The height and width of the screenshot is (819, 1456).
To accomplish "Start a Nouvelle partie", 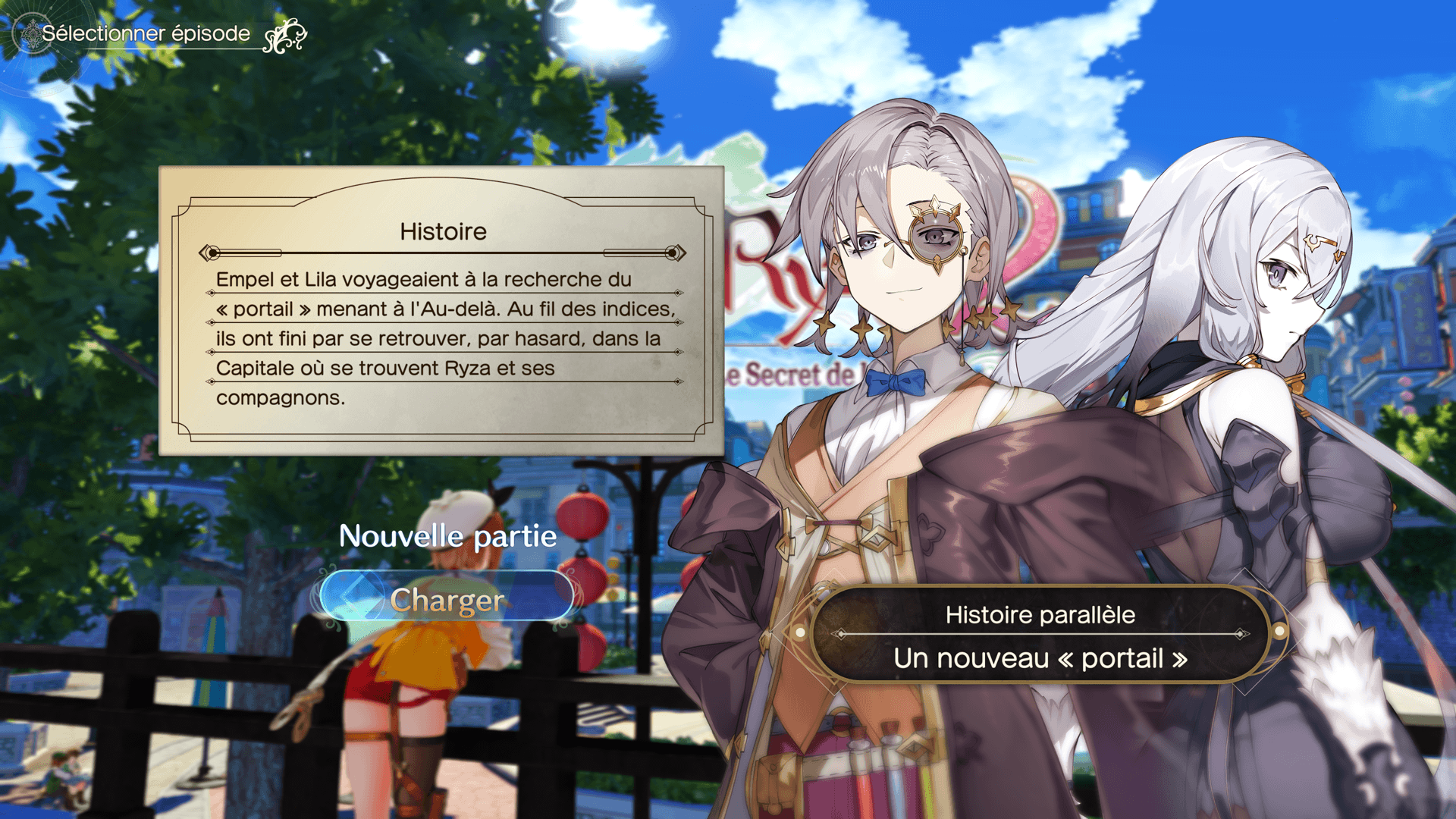I will point(447,536).
